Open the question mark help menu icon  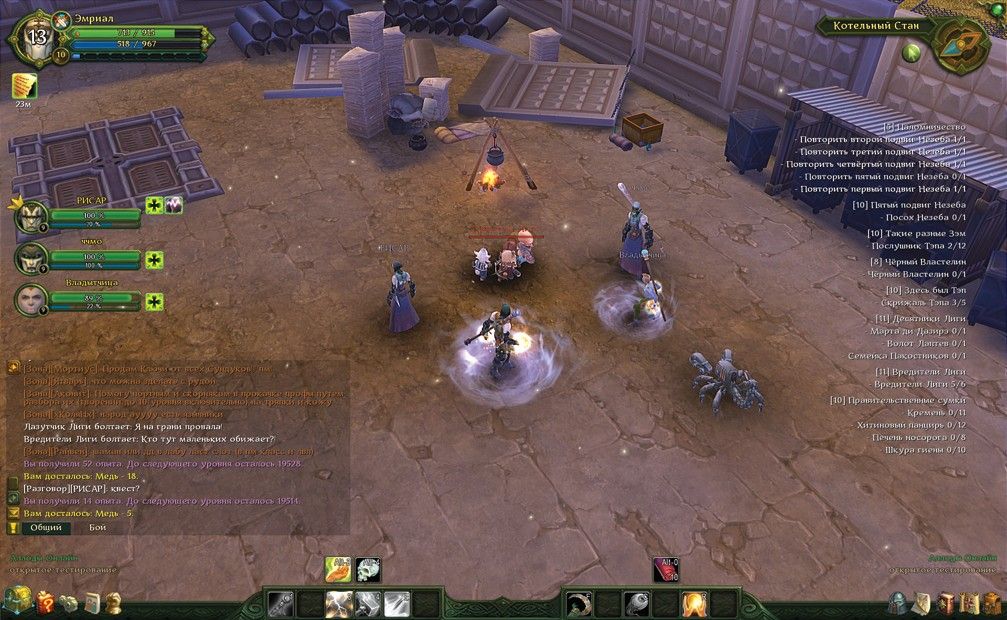tap(45, 602)
